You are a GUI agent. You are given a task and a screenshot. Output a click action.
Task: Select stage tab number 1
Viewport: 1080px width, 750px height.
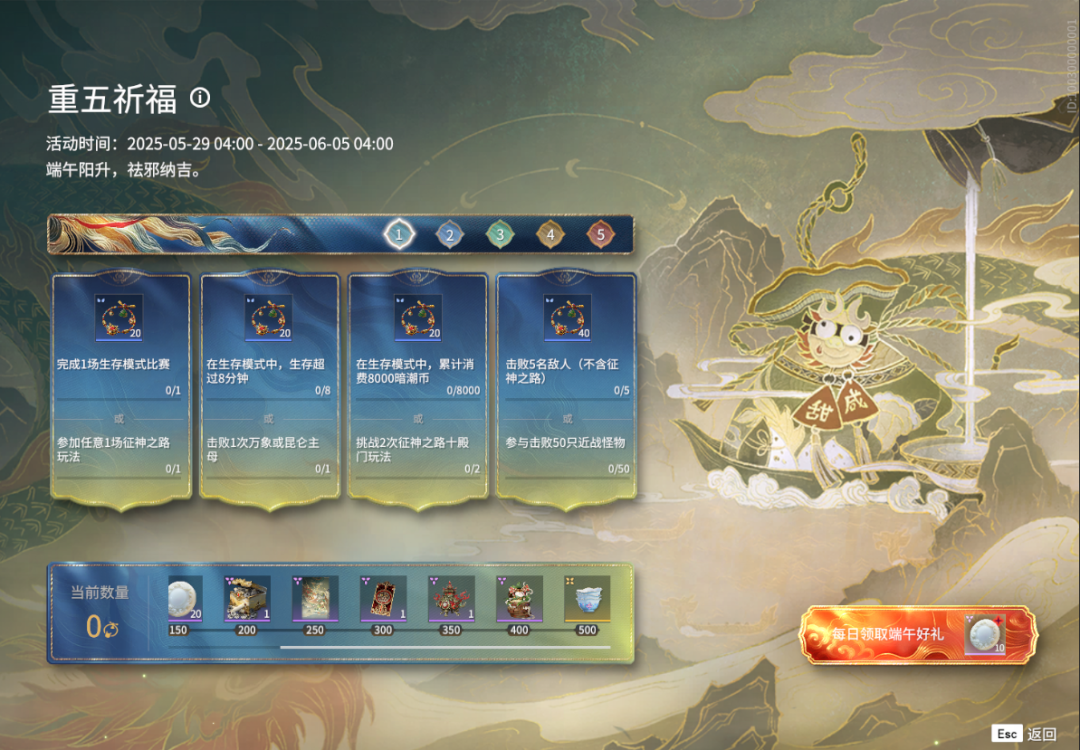point(399,235)
